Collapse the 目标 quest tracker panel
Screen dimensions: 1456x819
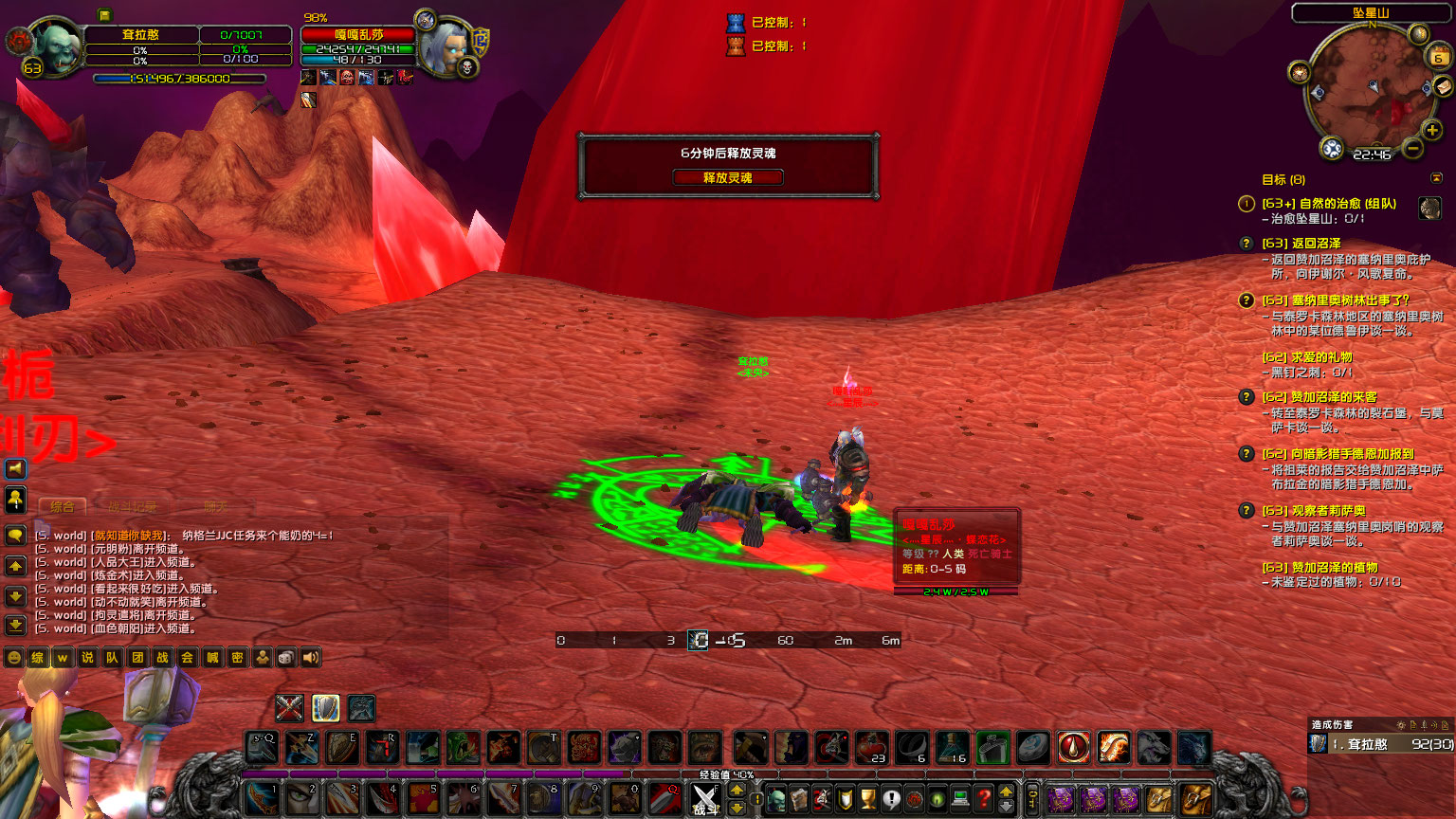[x=1435, y=178]
